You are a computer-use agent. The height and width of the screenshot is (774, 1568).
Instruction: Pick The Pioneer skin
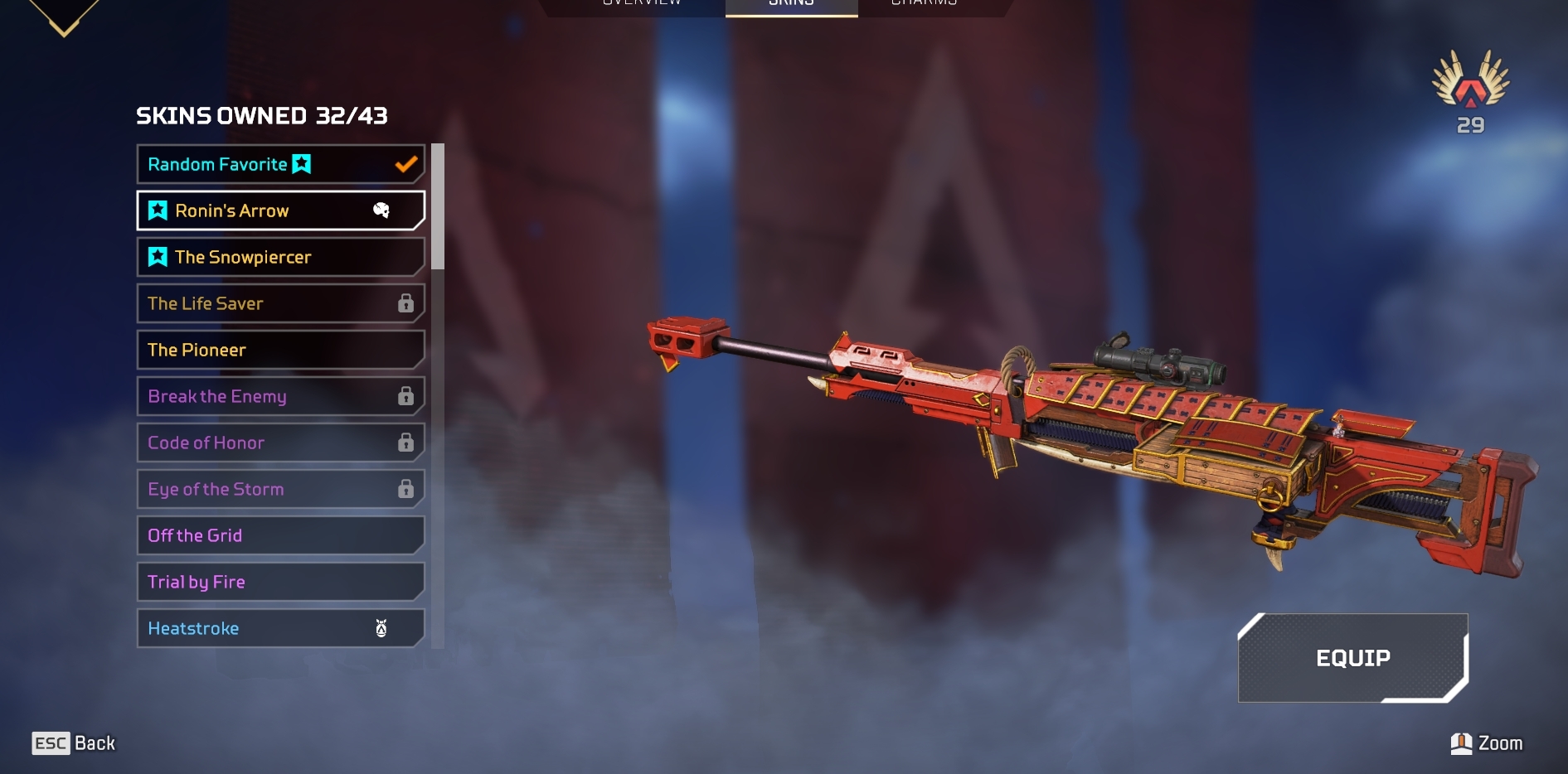tap(280, 350)
